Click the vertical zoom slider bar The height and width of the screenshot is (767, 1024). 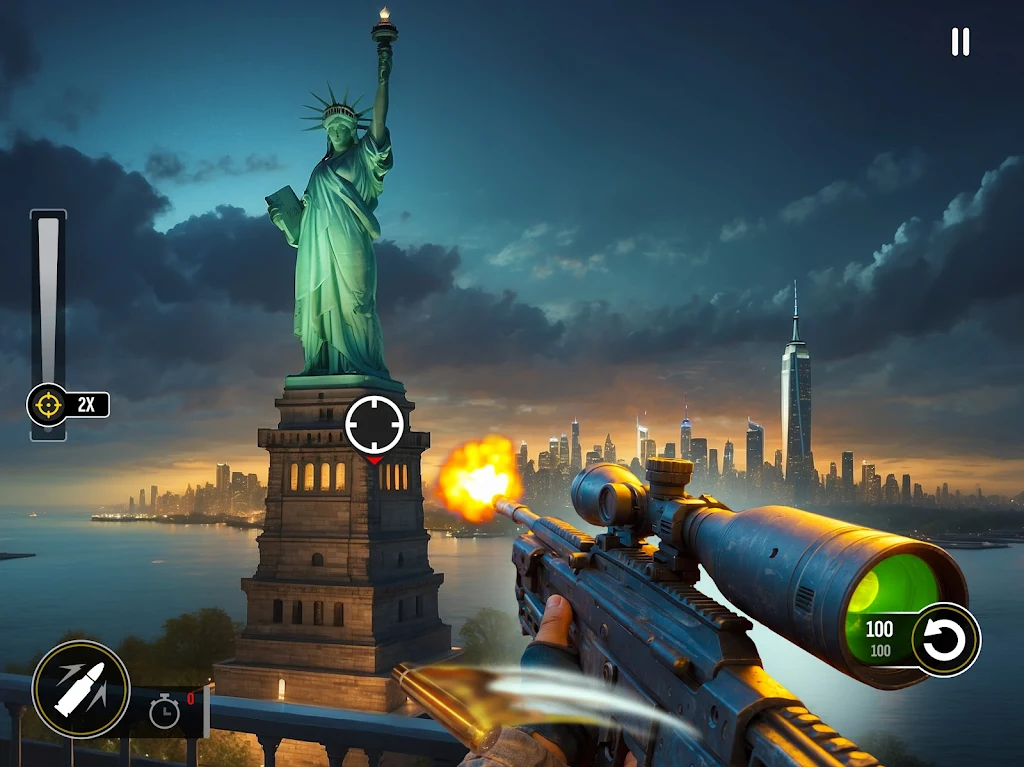48,300
